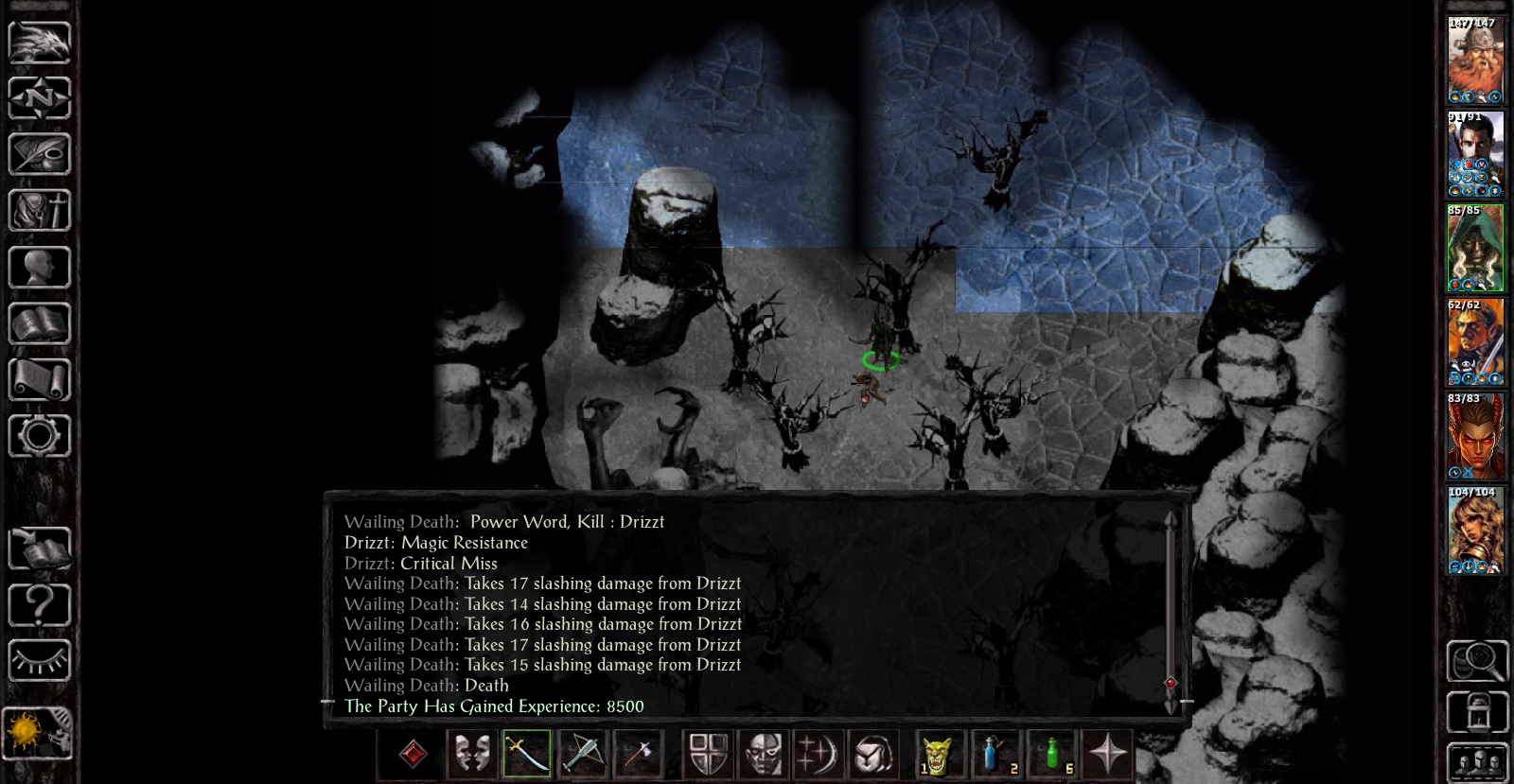Select the blonde woman portrait

pos(1474,530)
